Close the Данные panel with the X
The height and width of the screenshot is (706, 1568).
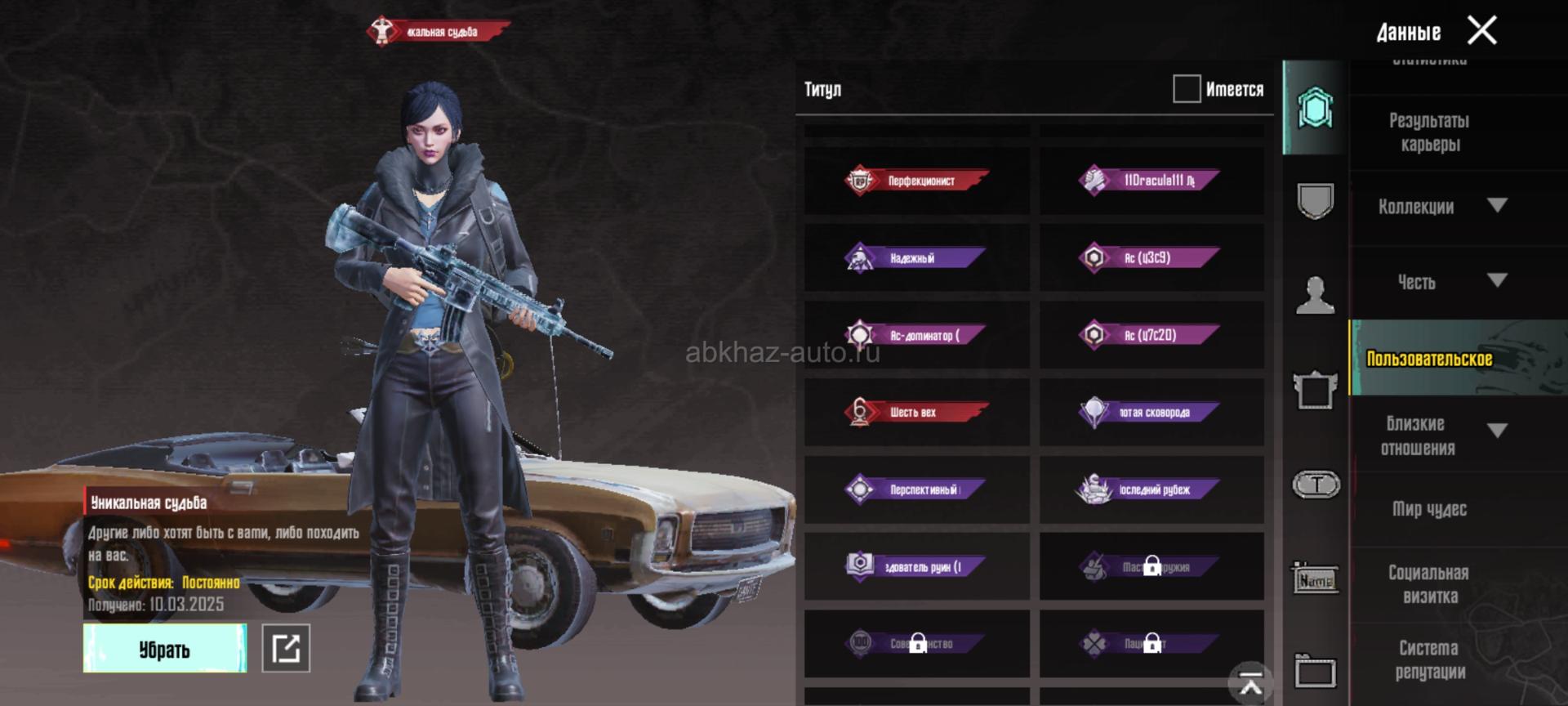[x=1481, y=31]
